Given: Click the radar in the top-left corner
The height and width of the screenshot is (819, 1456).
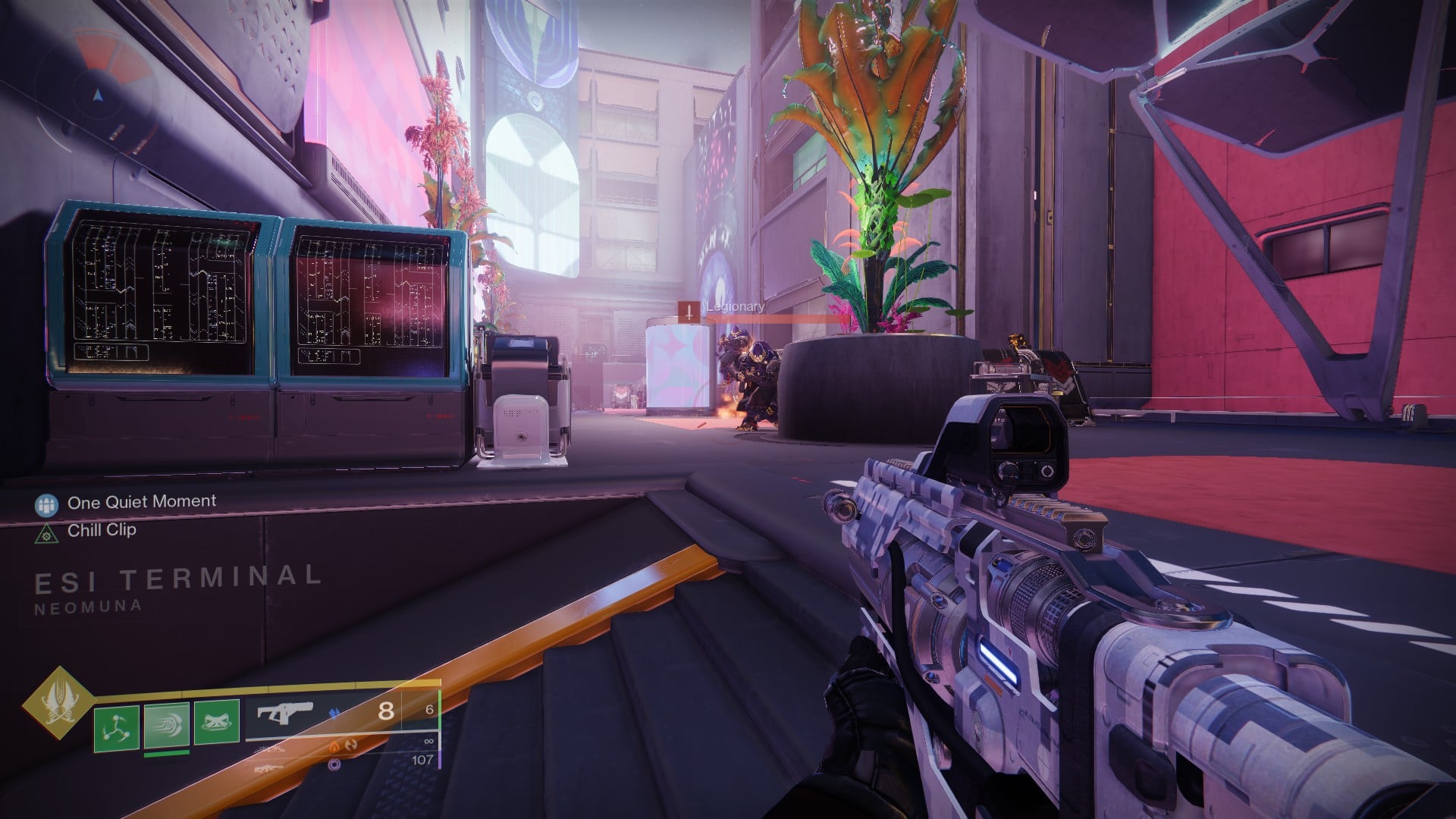Looking at the screenshot, I should click(97, 93).
